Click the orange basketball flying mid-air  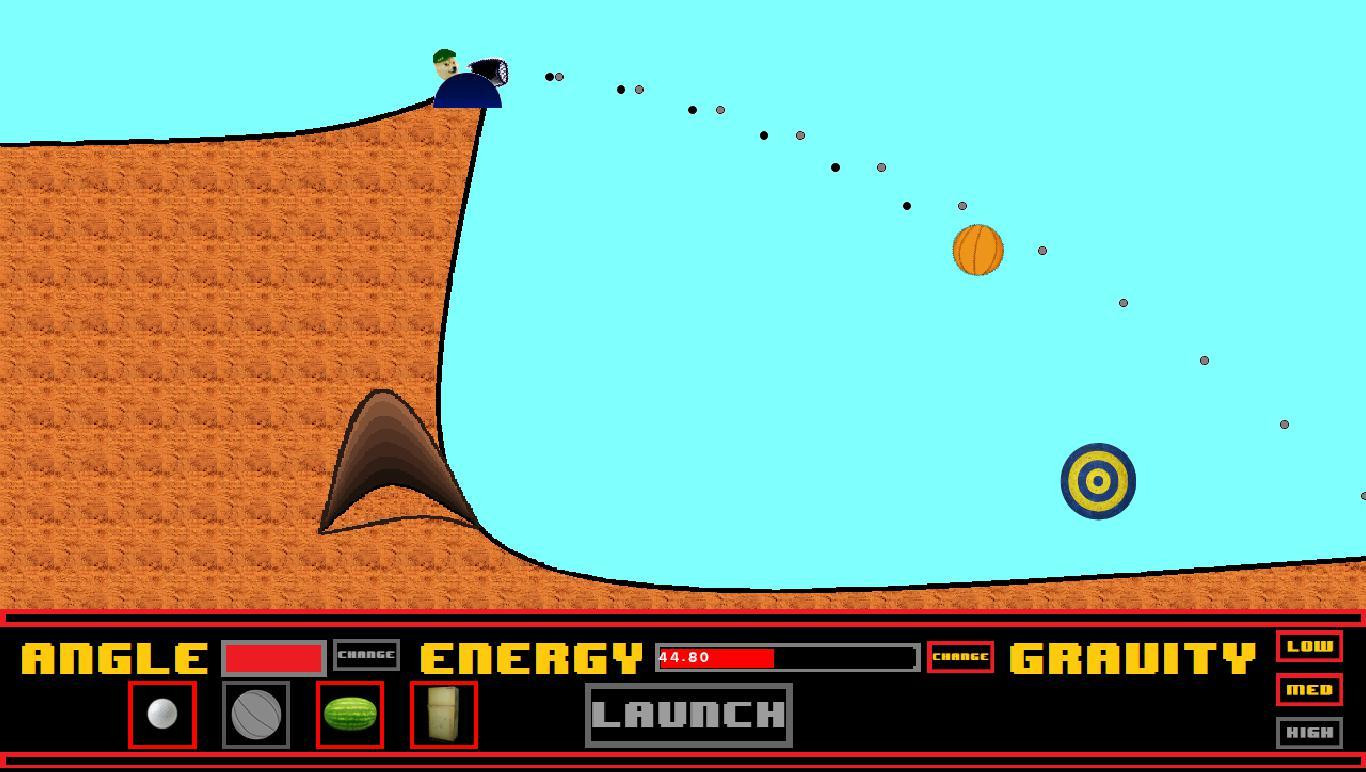click(x=977, y=249)
